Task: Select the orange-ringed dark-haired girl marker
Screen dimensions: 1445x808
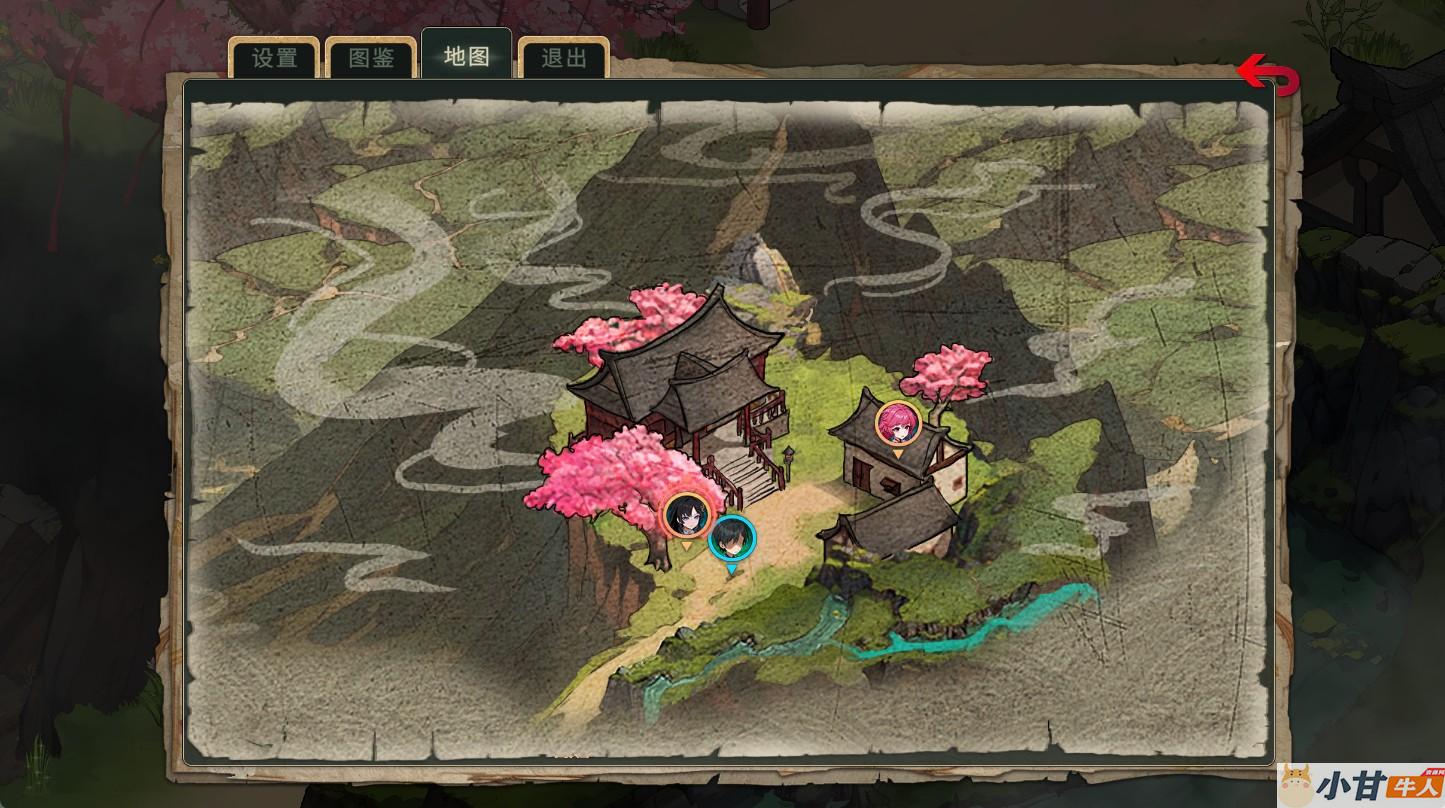Action: [x=687, y=515]
